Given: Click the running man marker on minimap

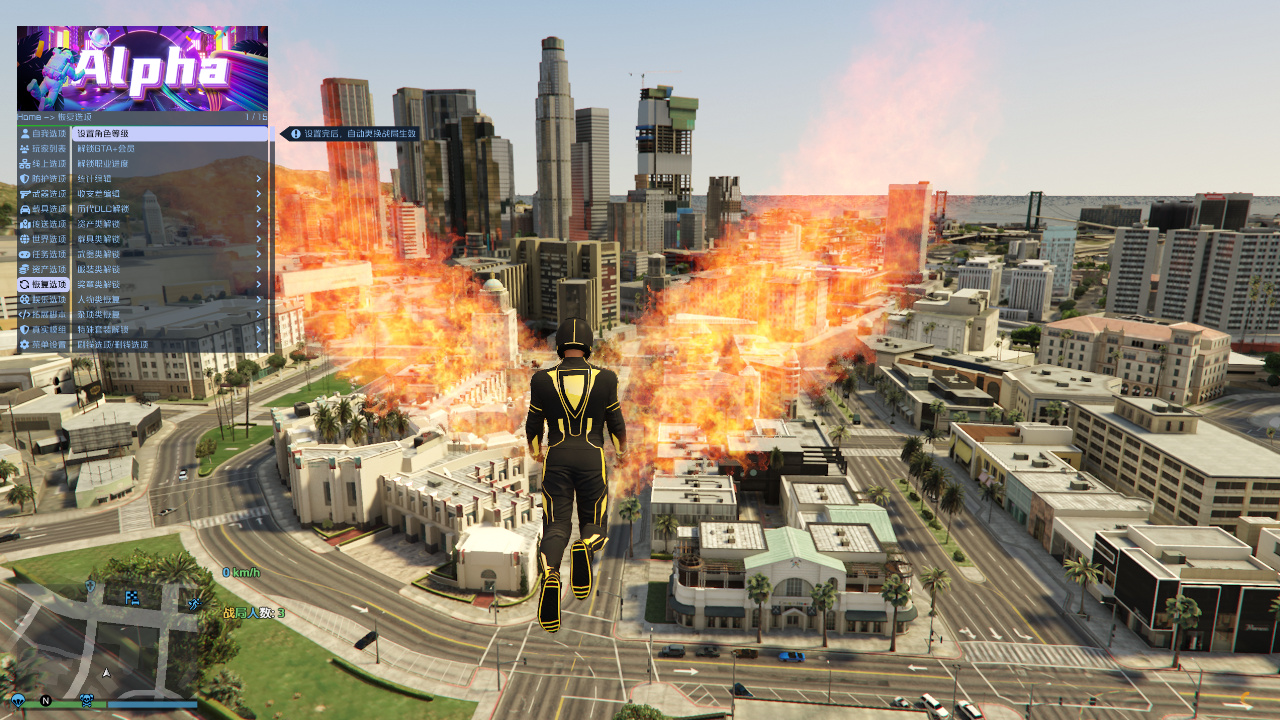Looking at the screenshot, I should 194,603.
